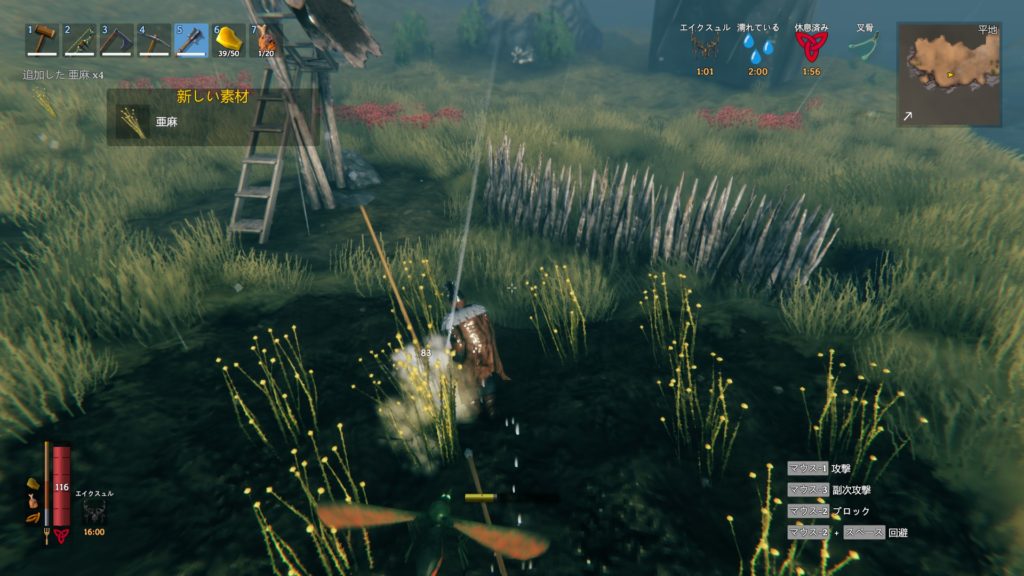
Task: Click the 亜麻 flax icon in new material popup
Action: tap(131, 121)
